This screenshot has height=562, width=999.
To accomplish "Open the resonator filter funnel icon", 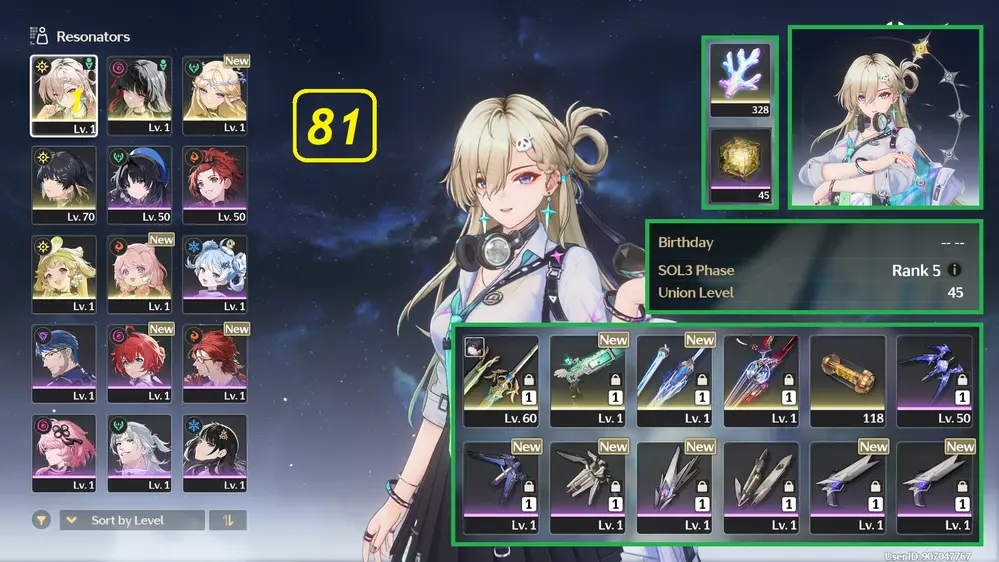I will [x=42, y=520].
